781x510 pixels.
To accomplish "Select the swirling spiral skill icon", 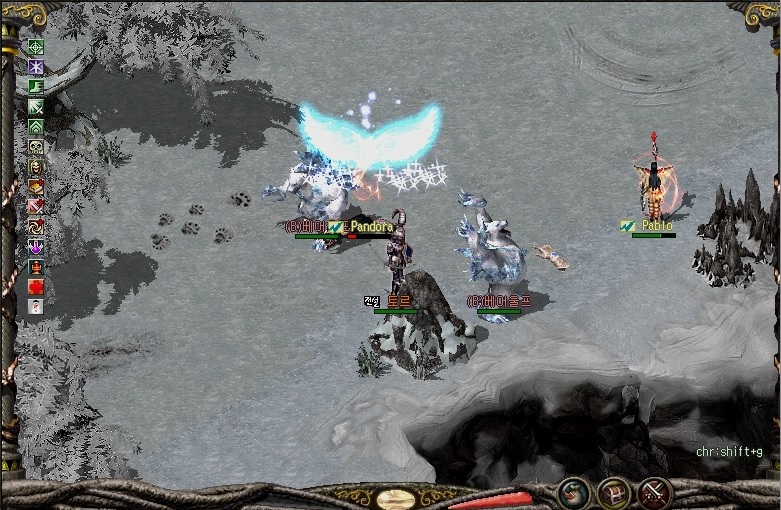I will coord(36,227).
